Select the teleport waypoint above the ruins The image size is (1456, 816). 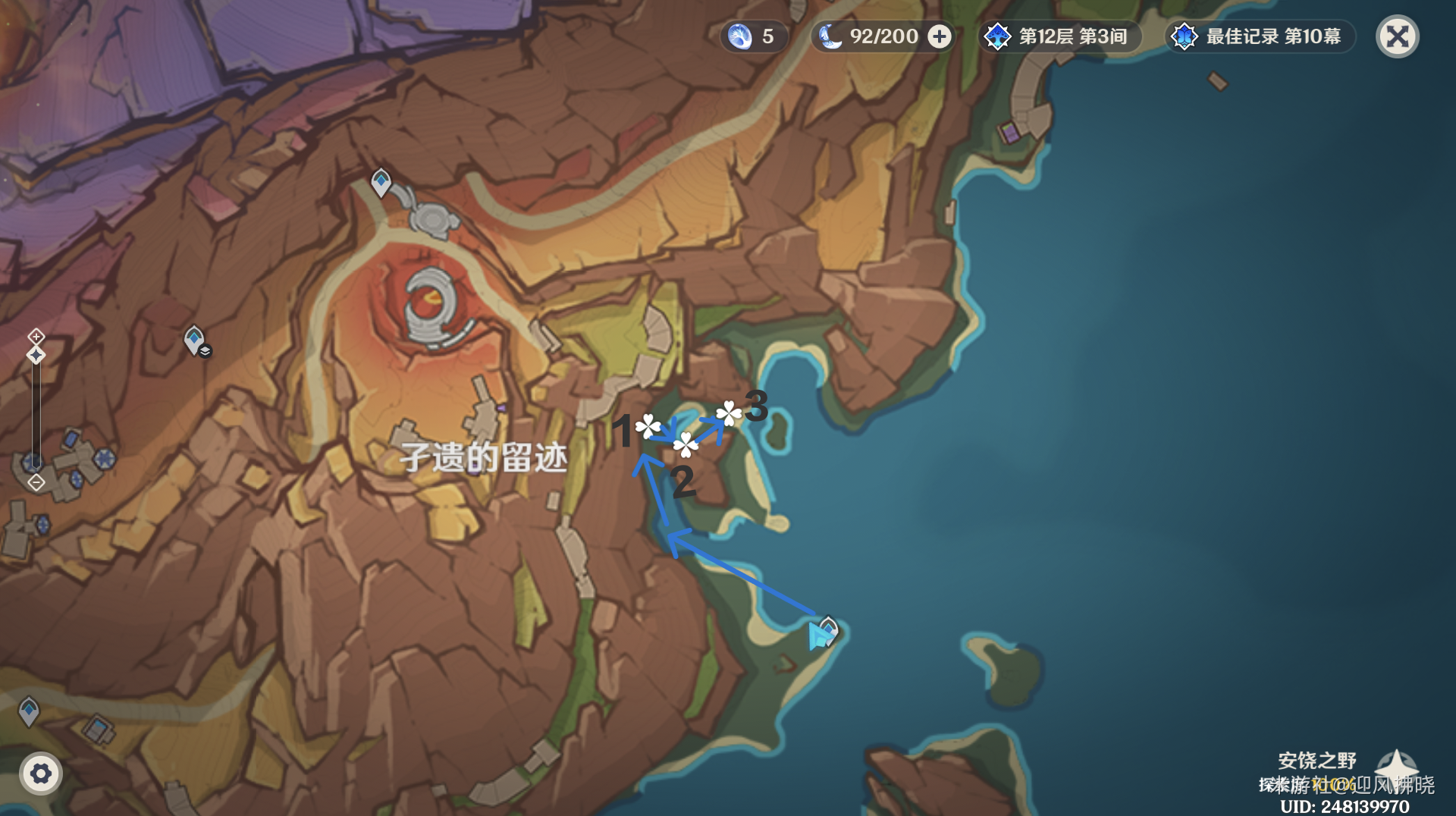point(379,184)
